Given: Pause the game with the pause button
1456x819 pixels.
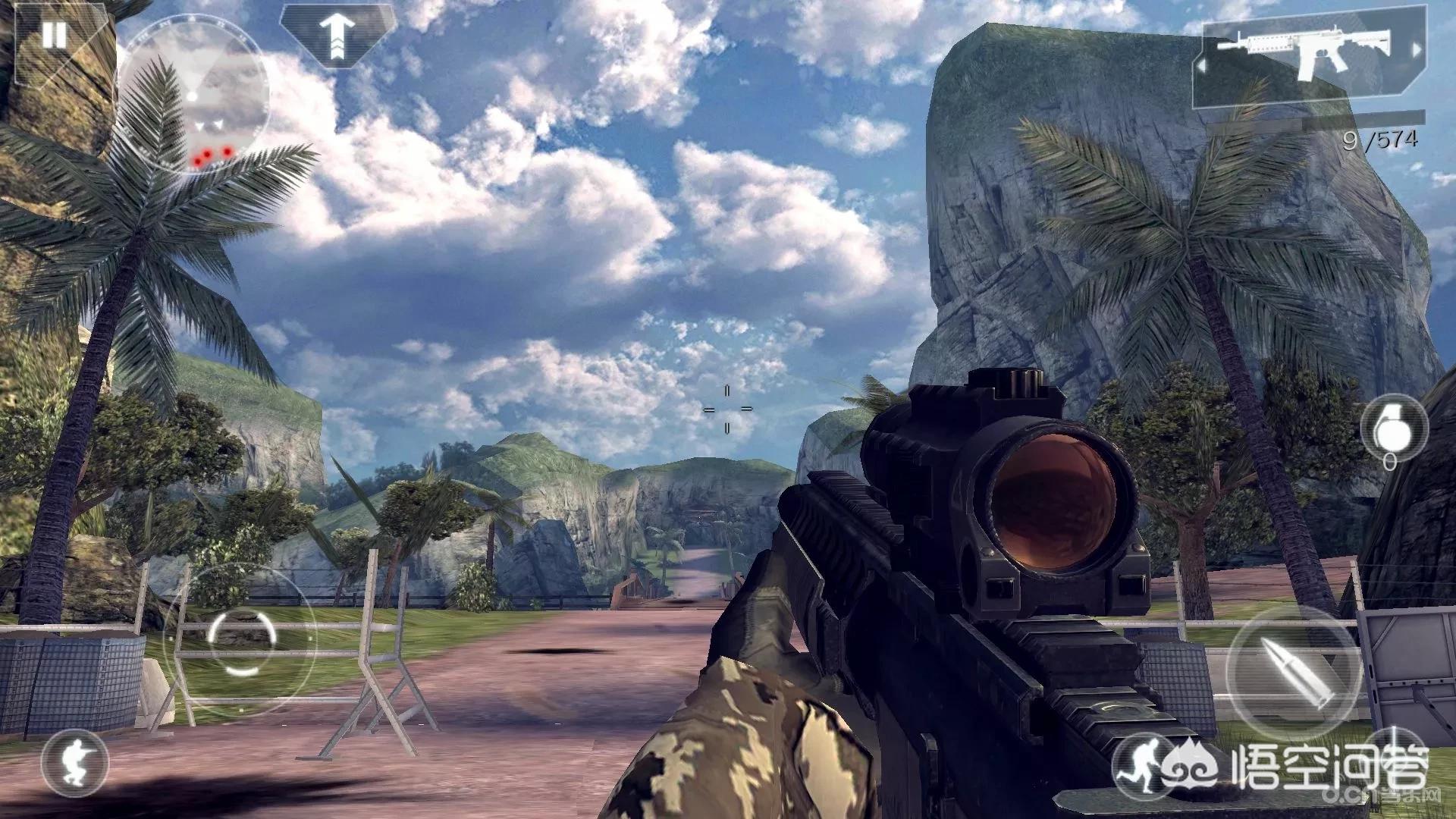Looking at the screenshot, I should (x=53, y=35).
